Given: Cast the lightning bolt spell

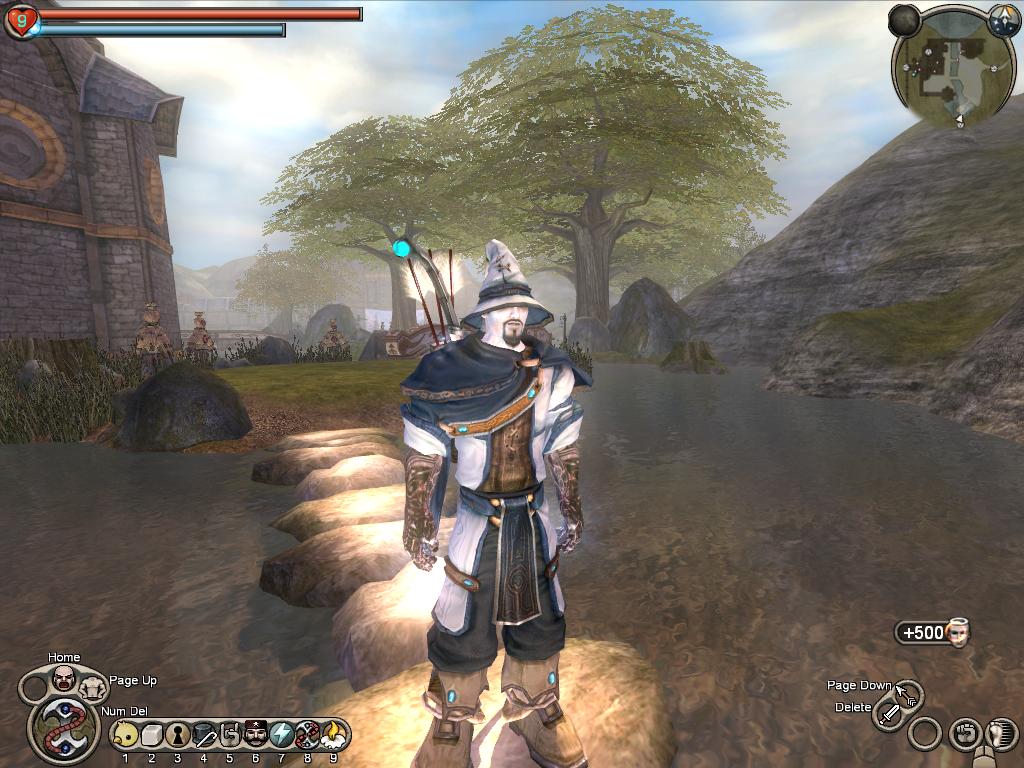Looking at the screenshot, I should (x=282, y=735).
